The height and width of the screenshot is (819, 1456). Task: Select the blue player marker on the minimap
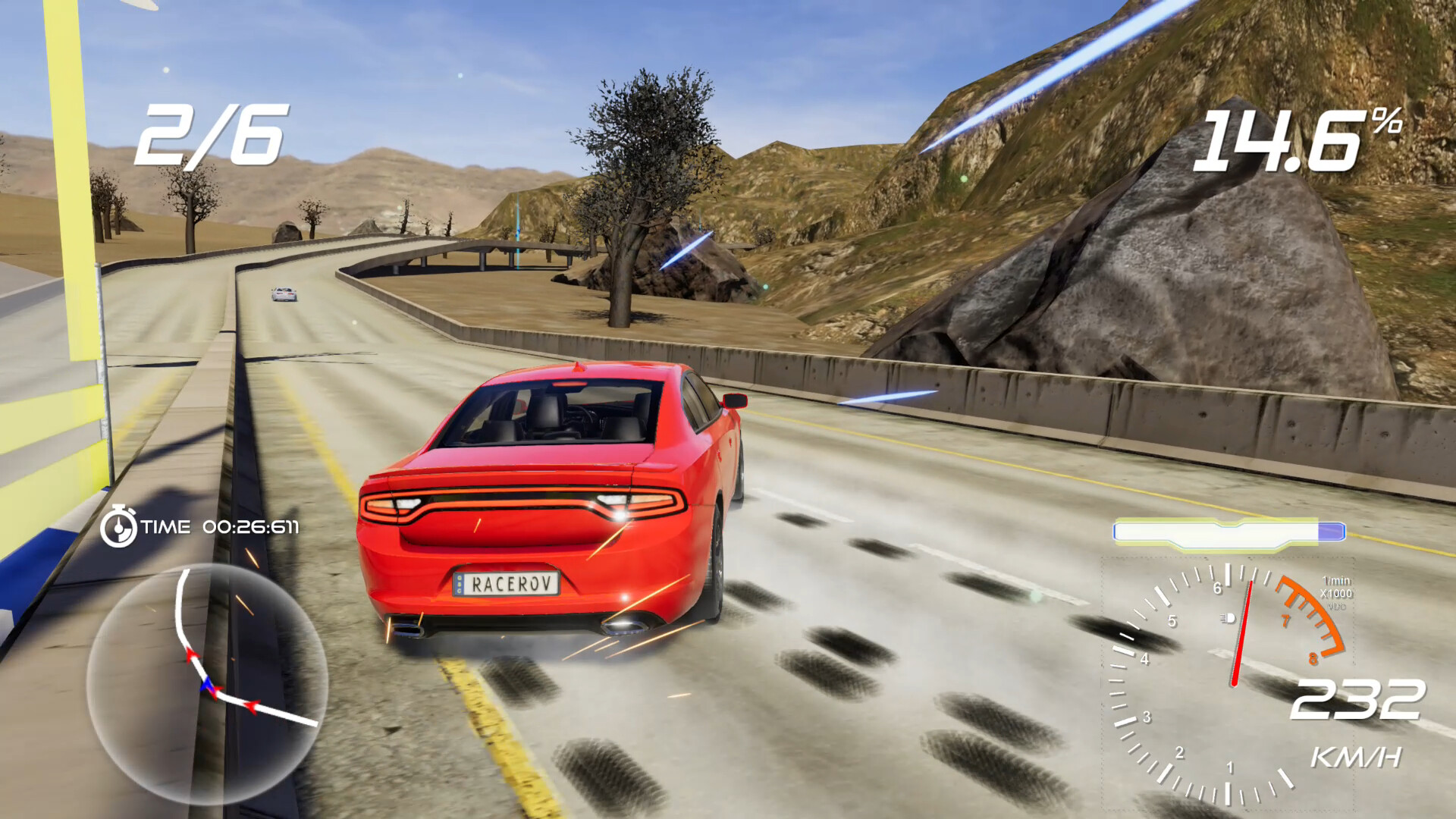point(206,686)
